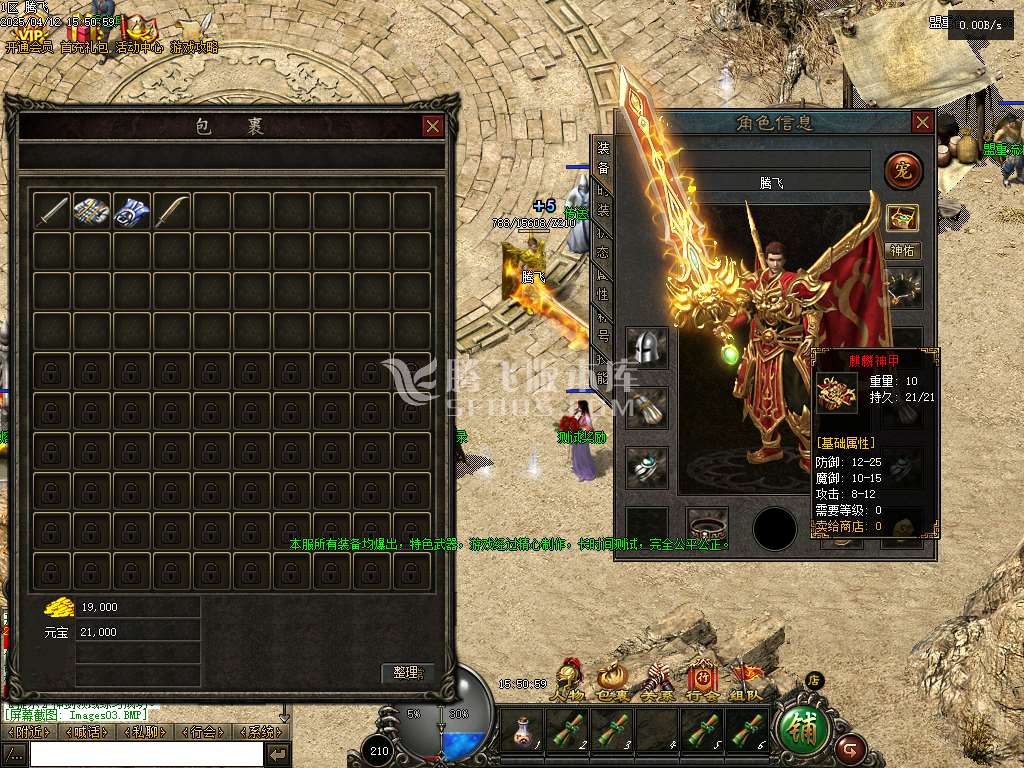This screenshot has height=768, width=1024.
Task: Select the straight sword in the bag
Action: [x=52, y=211]
